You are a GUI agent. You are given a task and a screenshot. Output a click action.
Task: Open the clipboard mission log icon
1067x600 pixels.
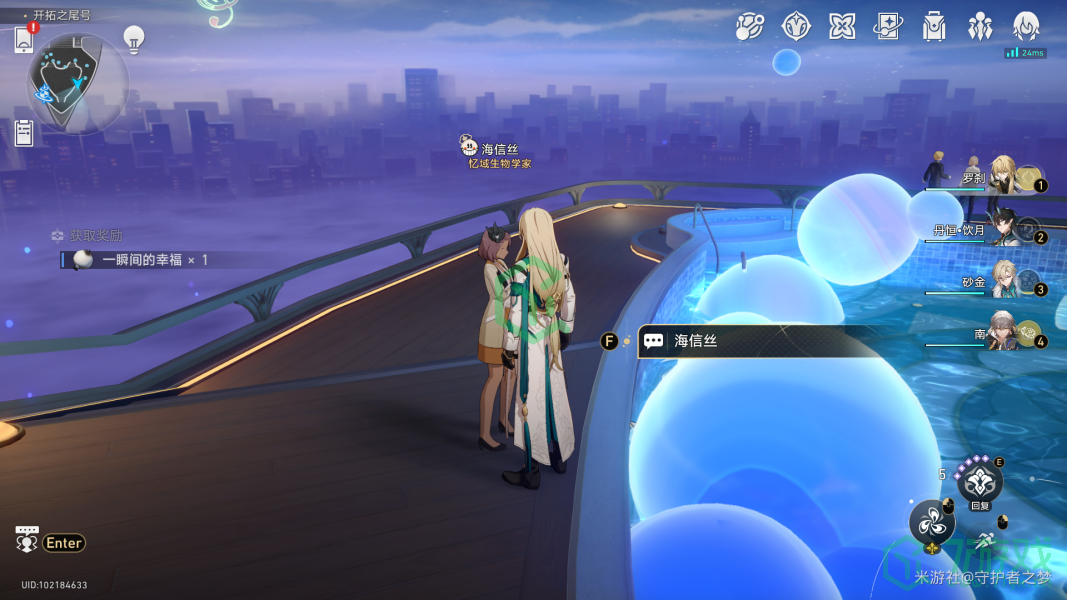[x=24, y=132]
